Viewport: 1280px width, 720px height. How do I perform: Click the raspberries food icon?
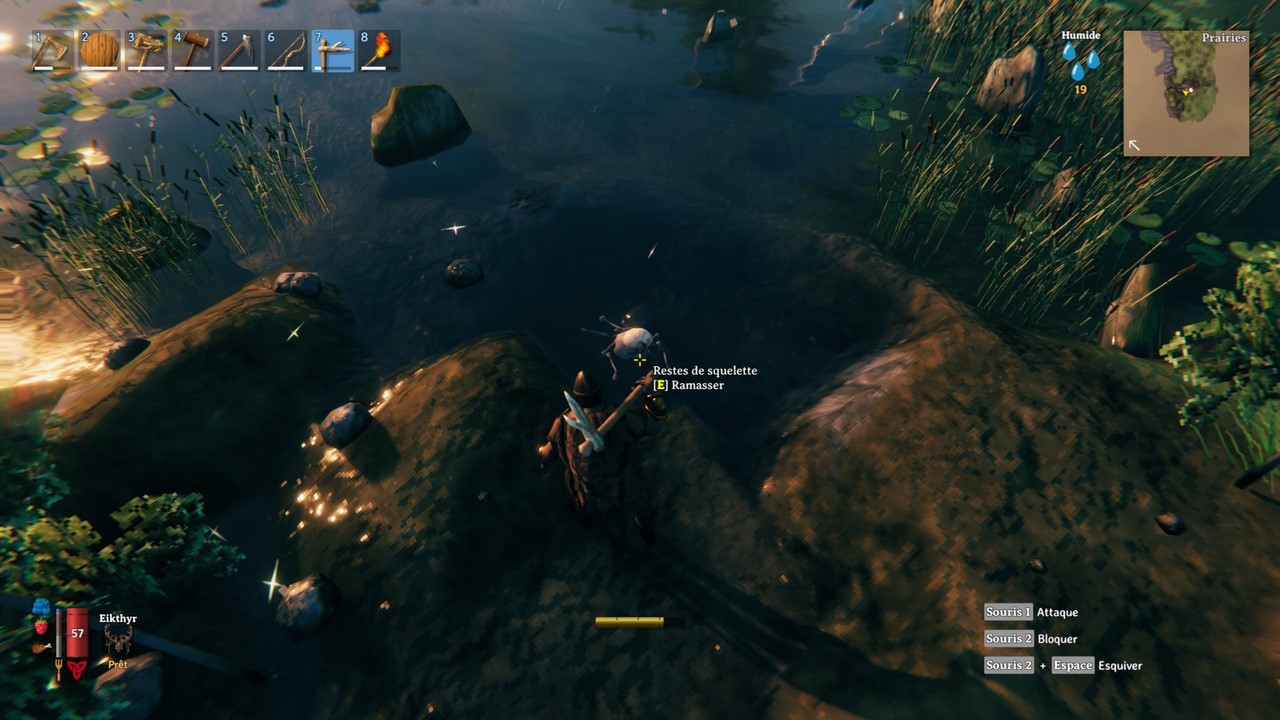click(41, 628)
